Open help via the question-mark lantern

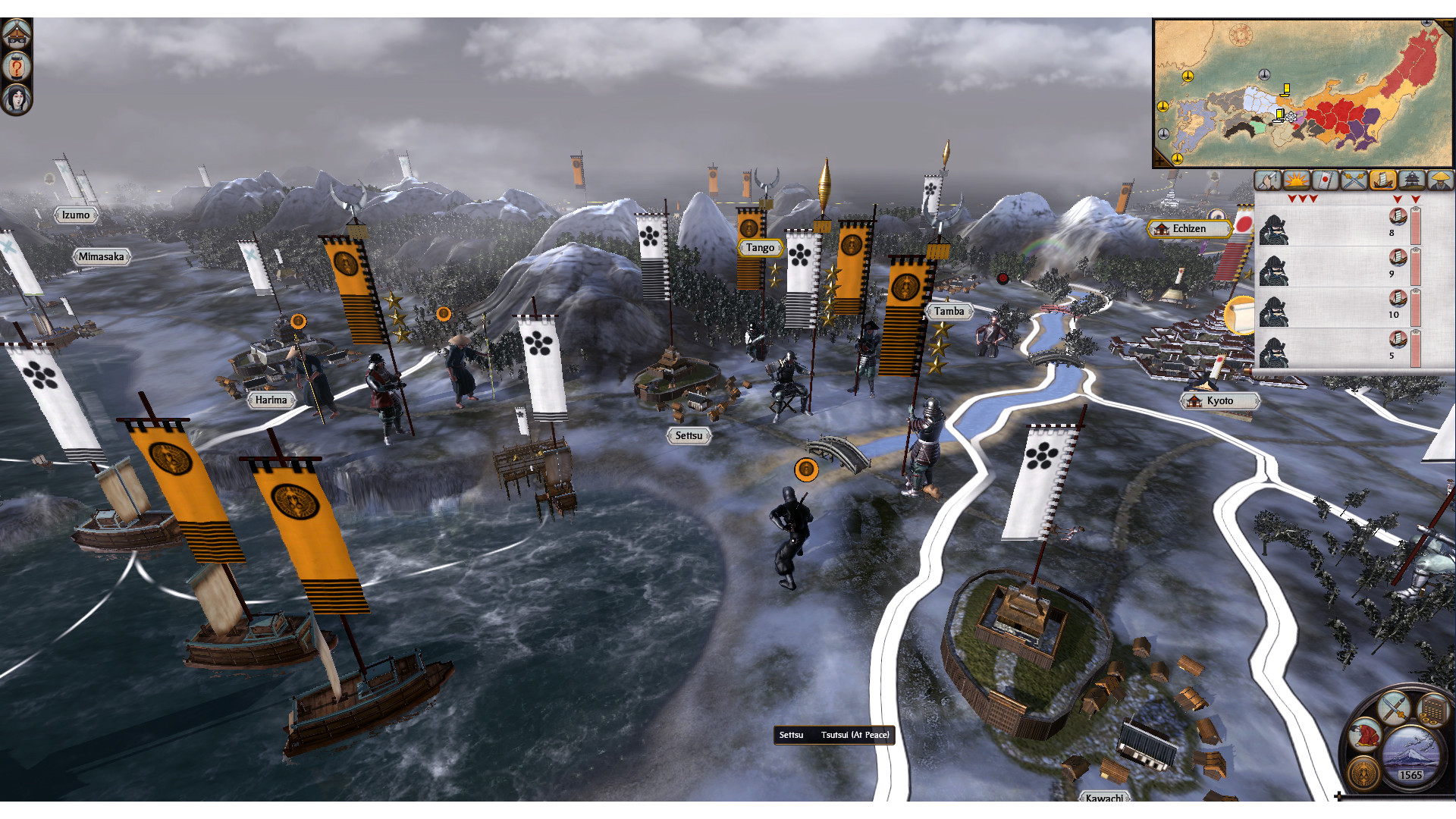click(x=16, y=67)
